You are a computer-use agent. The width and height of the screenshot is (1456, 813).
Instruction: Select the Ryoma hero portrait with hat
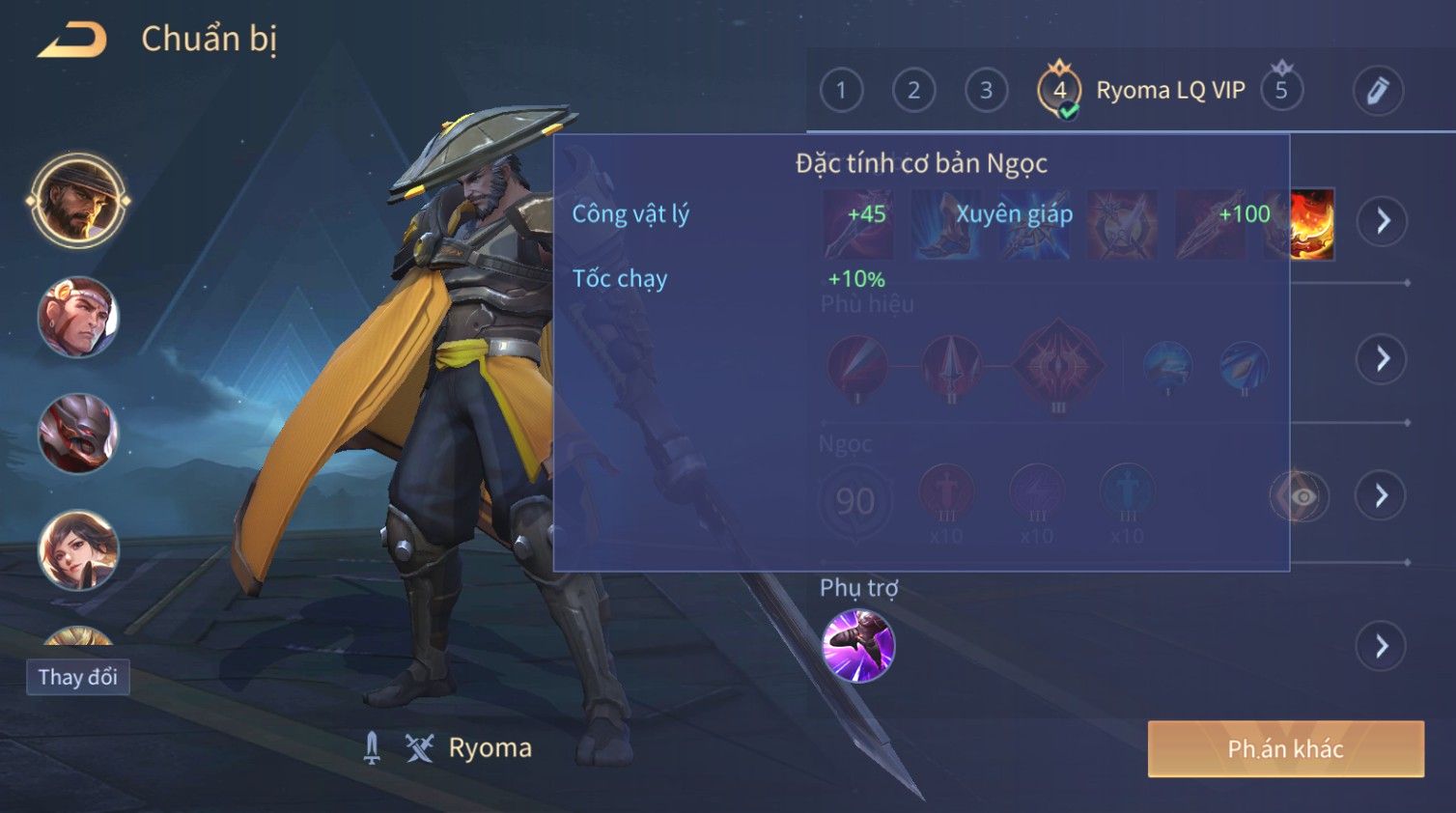[78, 201]
